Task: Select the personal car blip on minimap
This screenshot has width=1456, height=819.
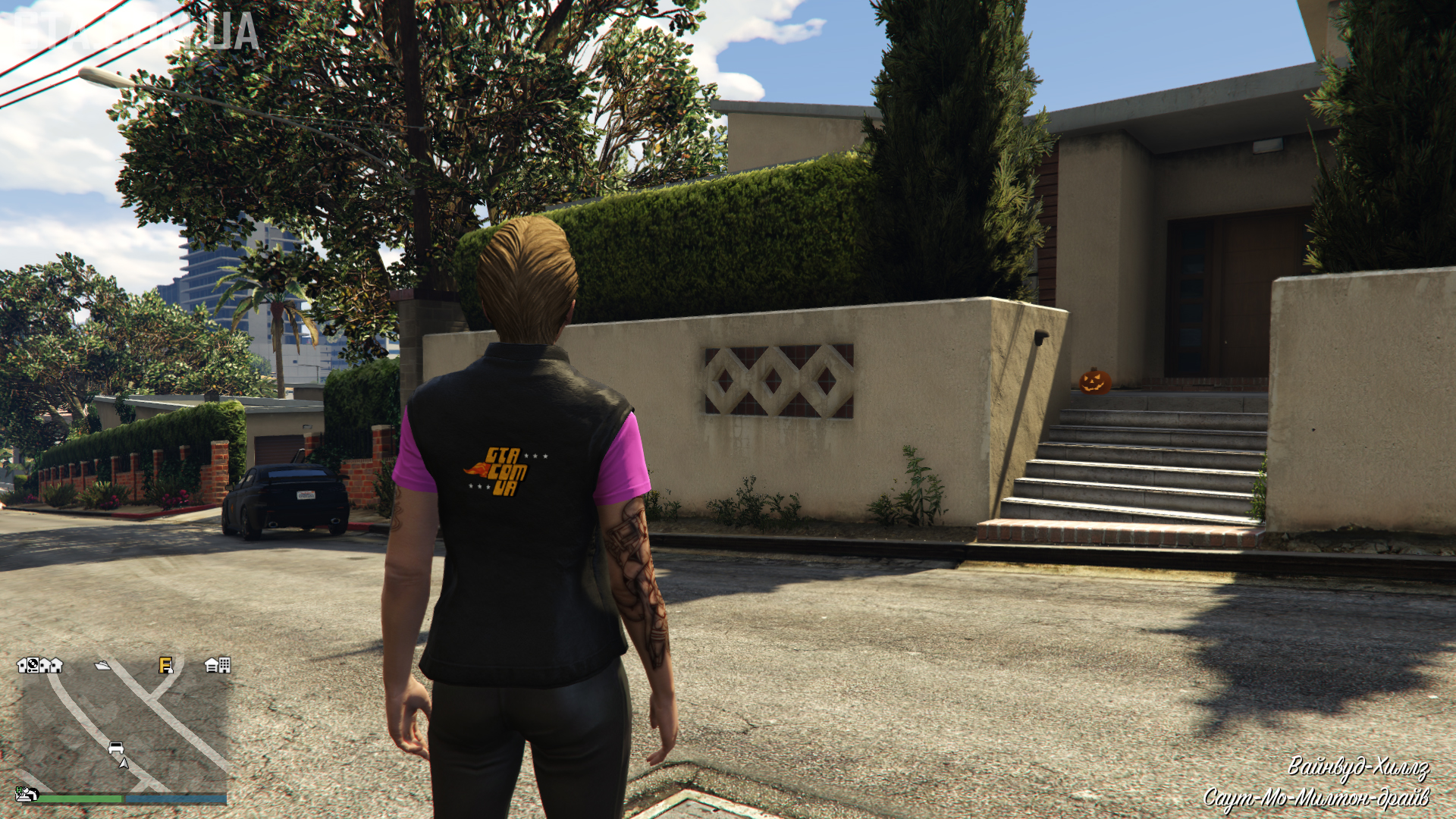Action: point(116,748)
